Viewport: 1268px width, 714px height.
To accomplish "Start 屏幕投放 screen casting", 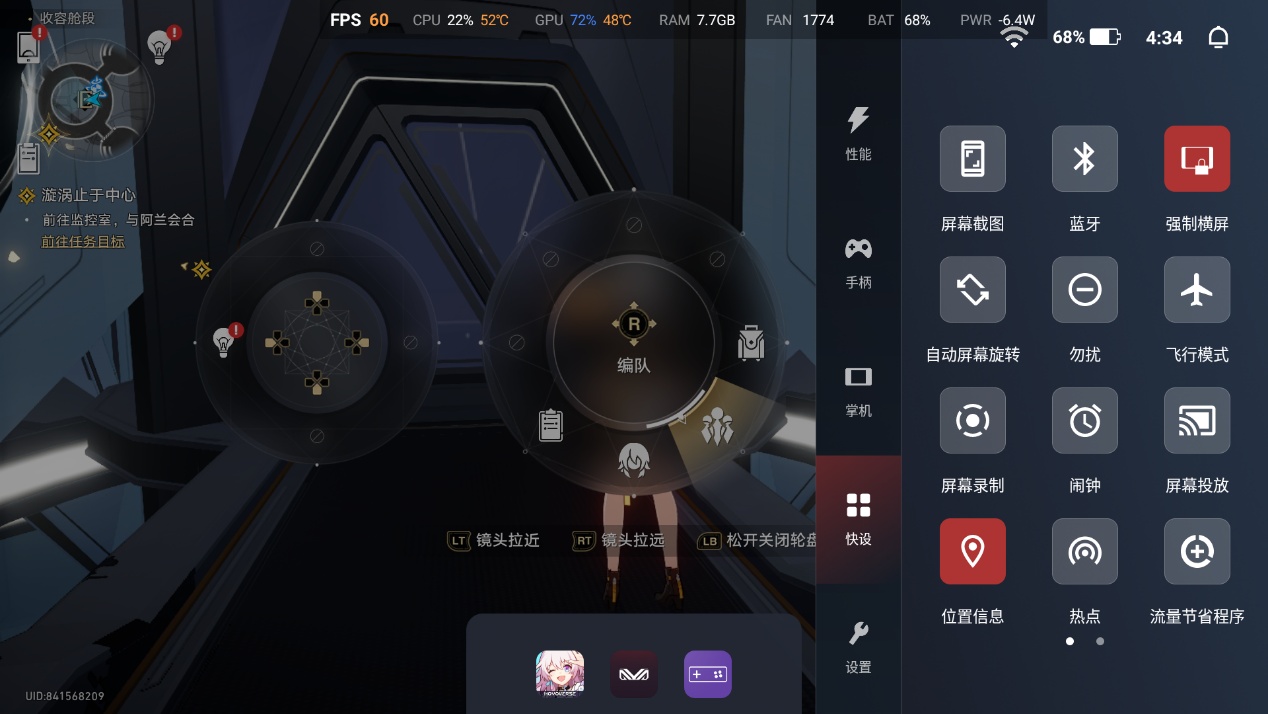I will (x=1196, y=421).
